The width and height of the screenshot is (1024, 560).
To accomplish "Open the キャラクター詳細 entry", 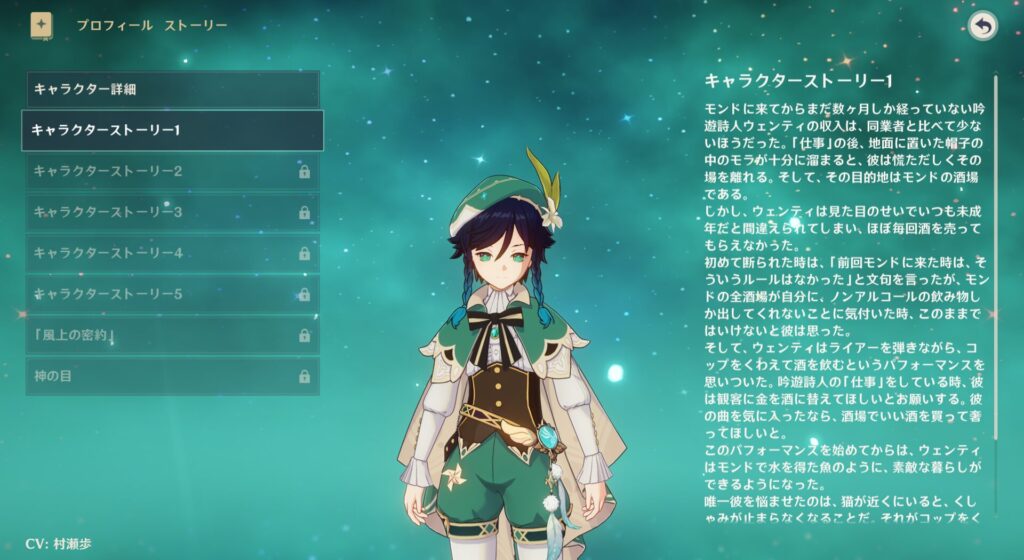I will click(x=172, y=89).
